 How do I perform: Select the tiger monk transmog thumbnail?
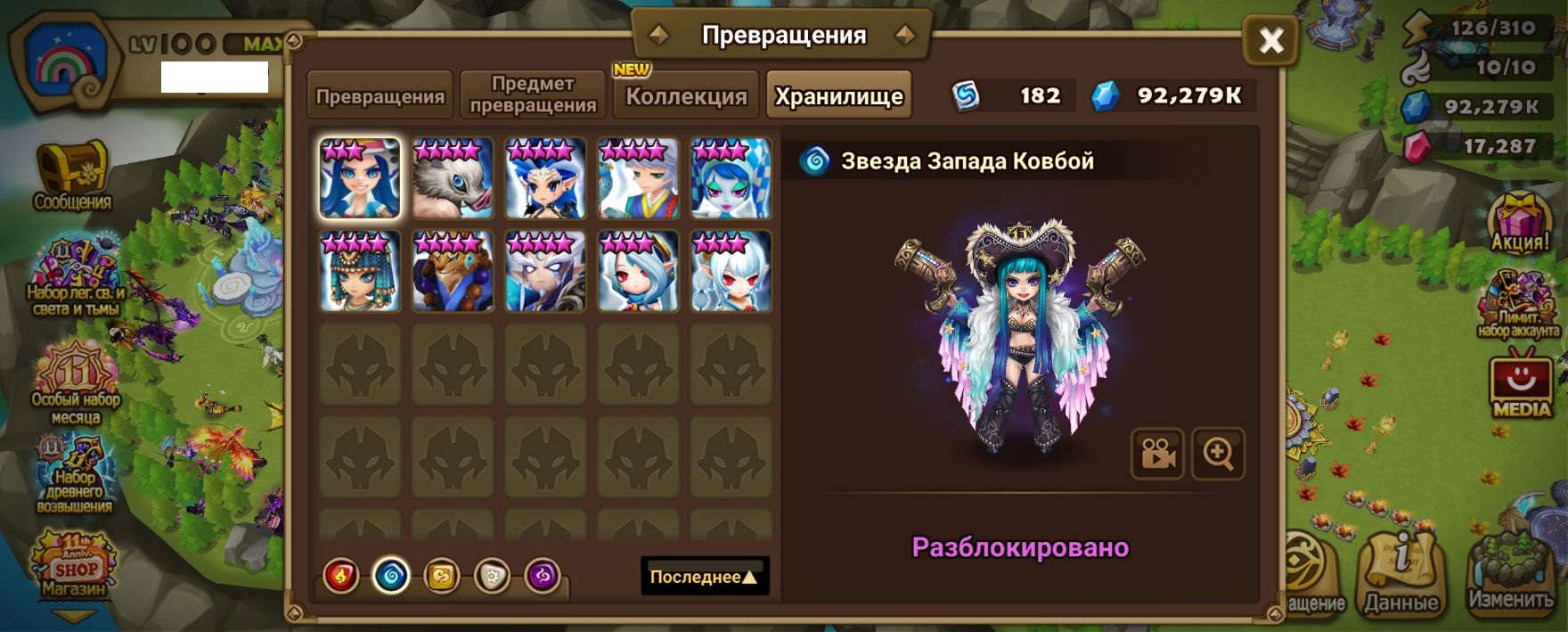coord(453,271)
